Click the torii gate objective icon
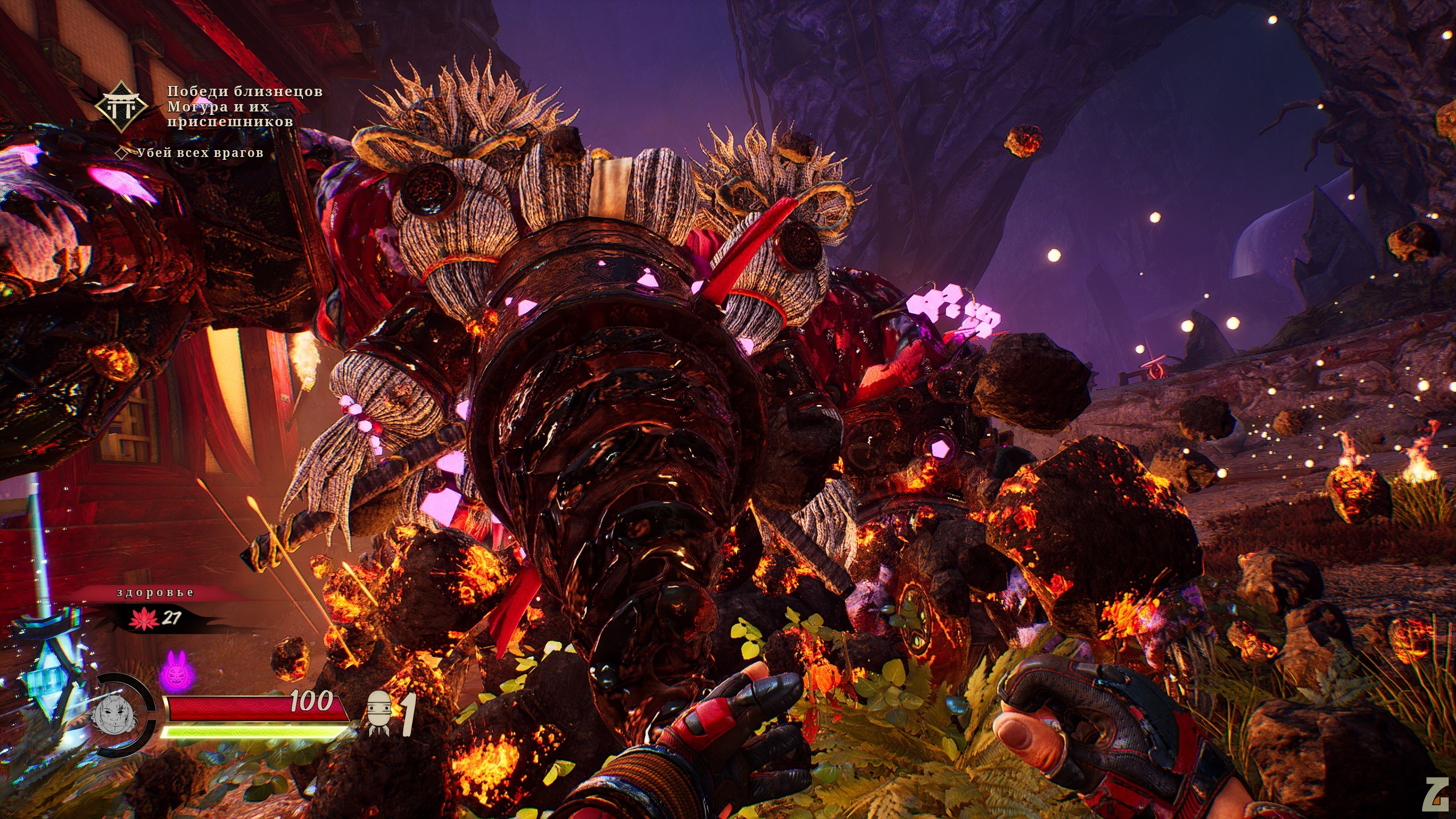 (121, 106)
